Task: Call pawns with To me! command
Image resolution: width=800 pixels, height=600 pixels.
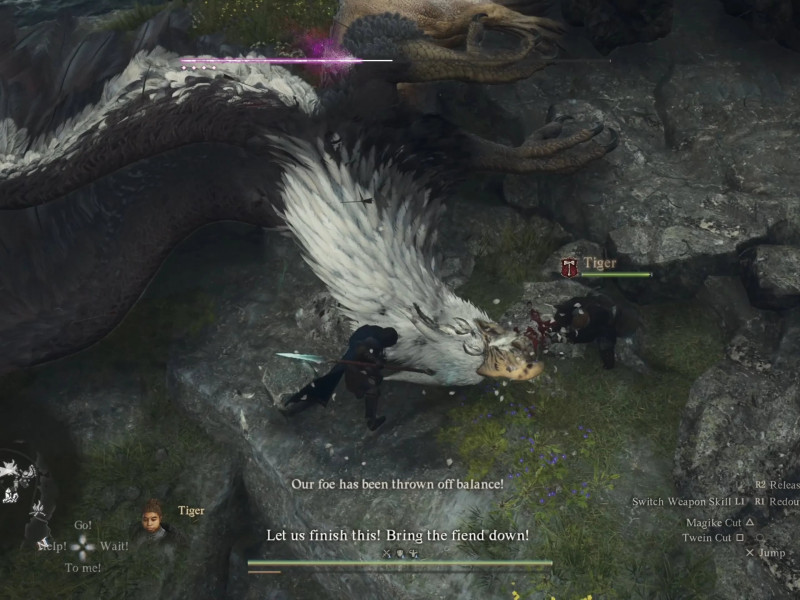Action: [x=83, y=568]
